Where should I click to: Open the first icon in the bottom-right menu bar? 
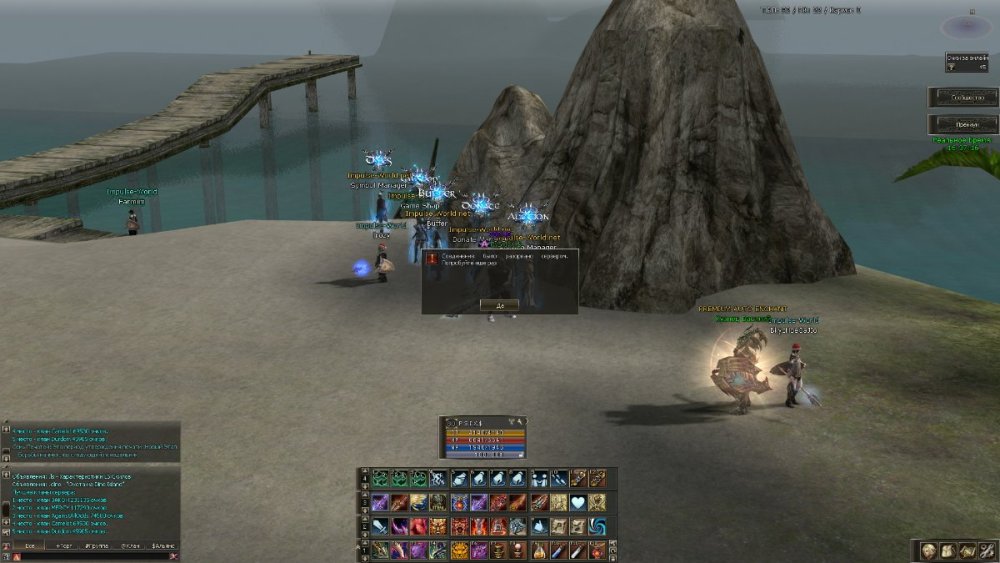(929, 550)
